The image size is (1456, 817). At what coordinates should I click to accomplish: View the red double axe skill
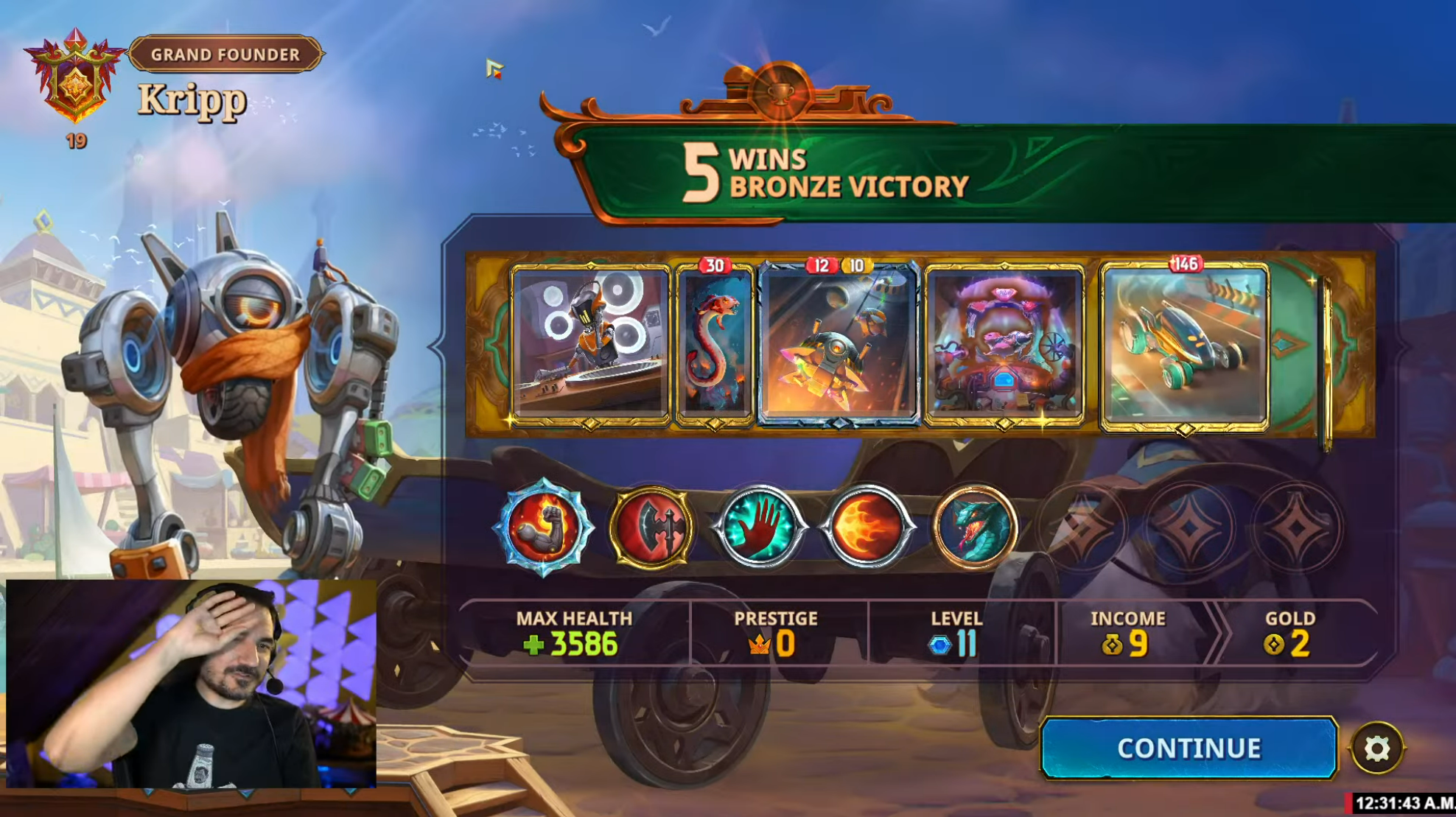[652, 527]
